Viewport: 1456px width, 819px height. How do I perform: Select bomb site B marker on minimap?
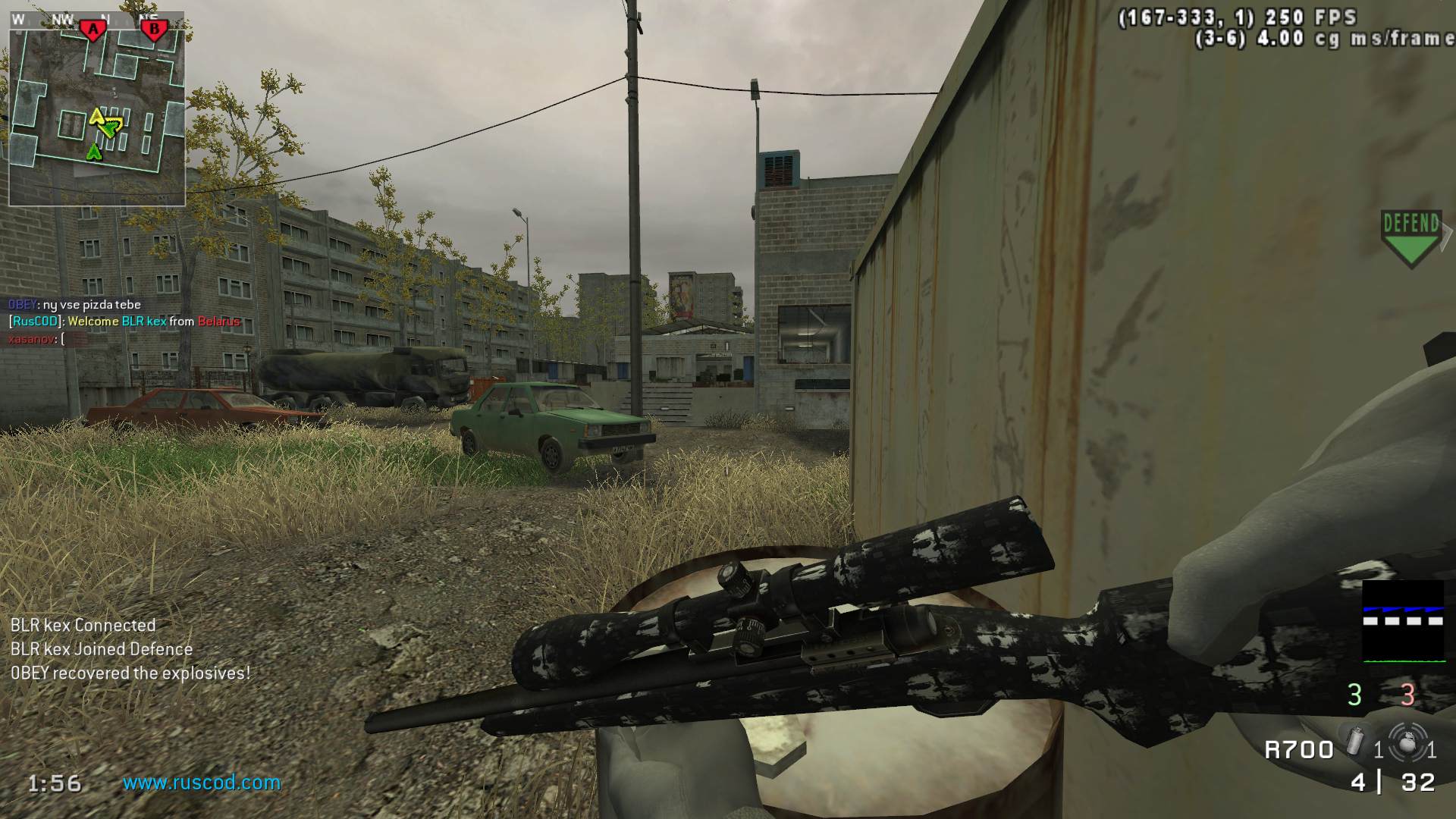point(154,30)
